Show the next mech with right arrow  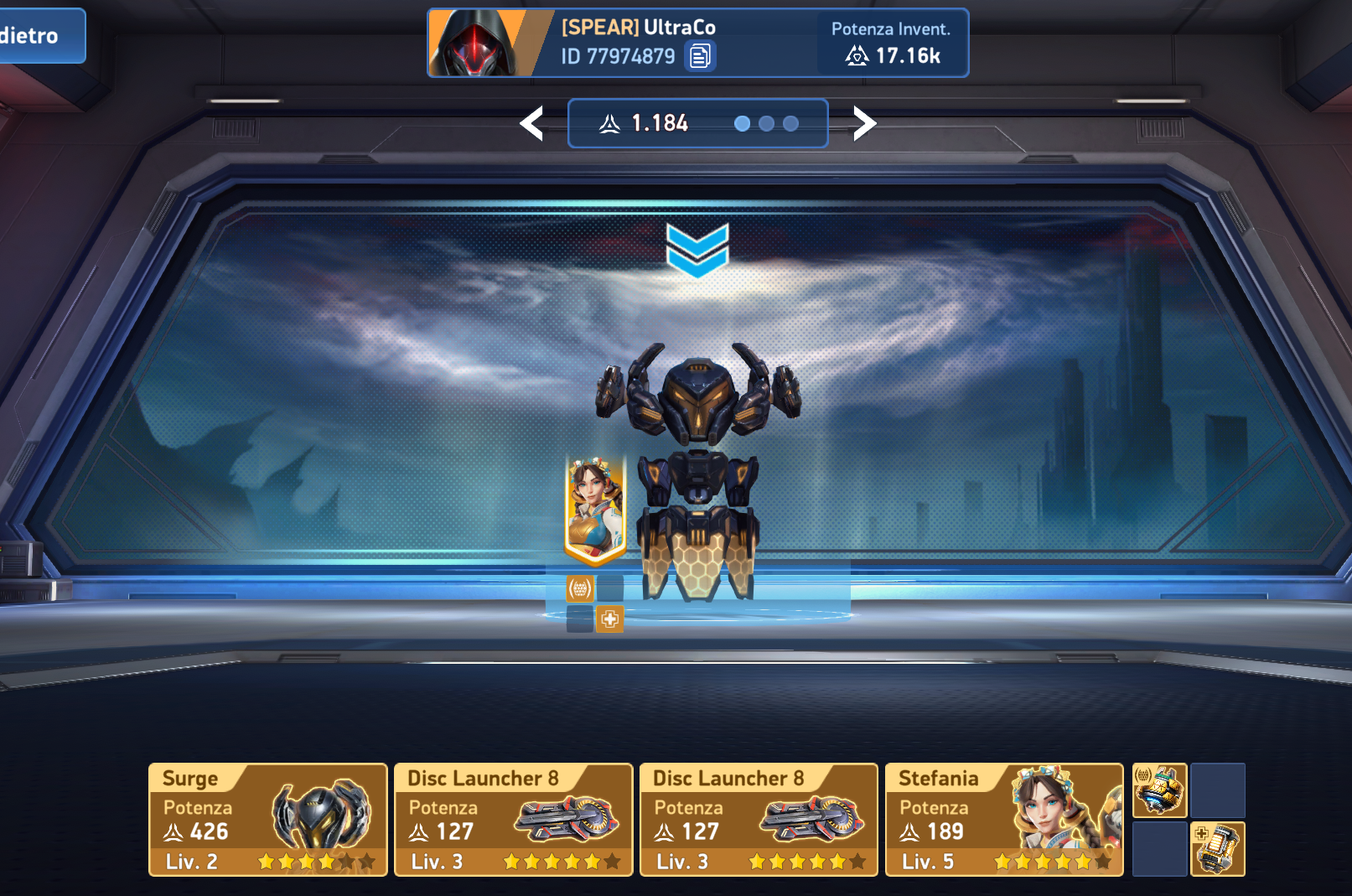click(x=864, y=124)
